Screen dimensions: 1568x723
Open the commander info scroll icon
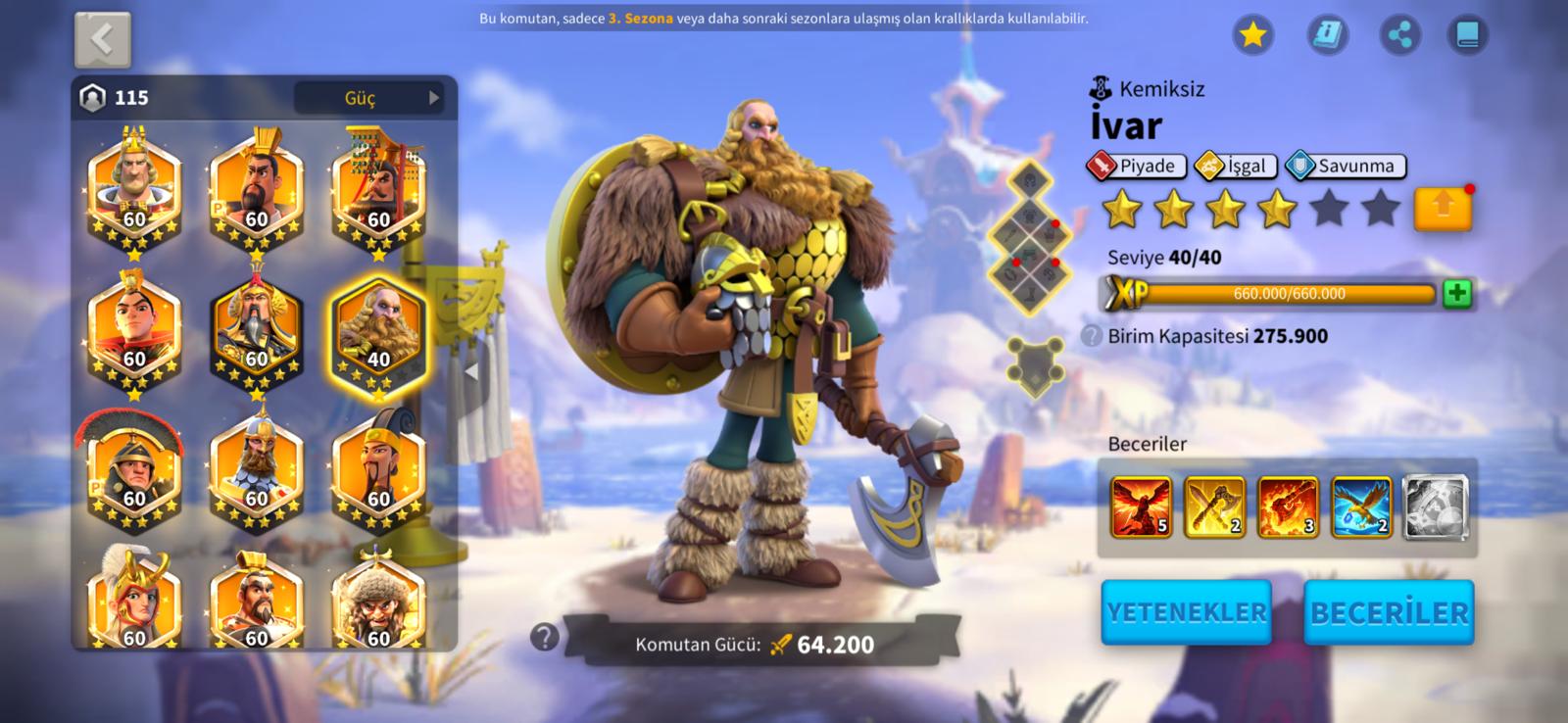(1328, 36)
